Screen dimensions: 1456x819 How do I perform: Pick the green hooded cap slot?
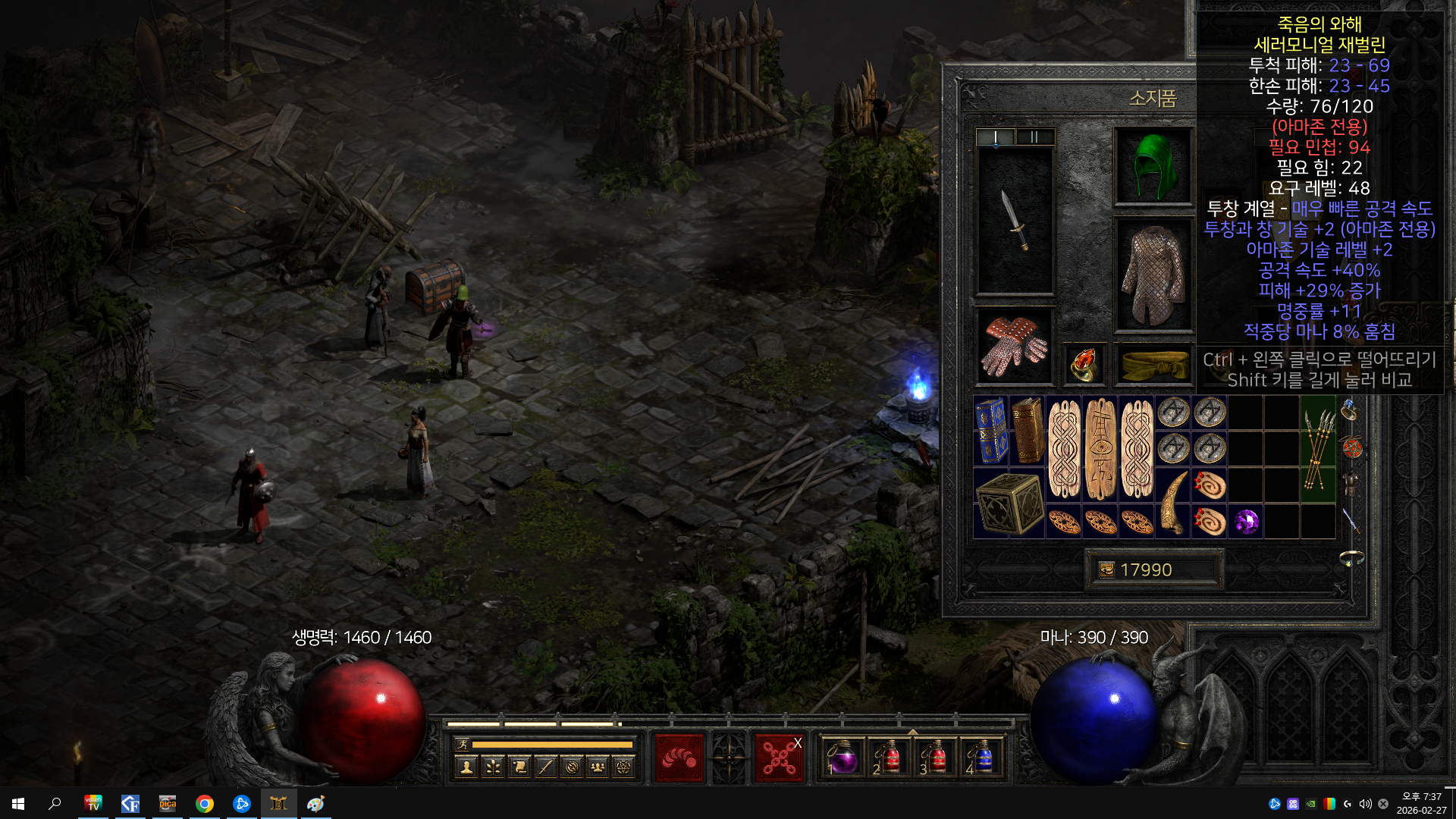coord(1153,166)
